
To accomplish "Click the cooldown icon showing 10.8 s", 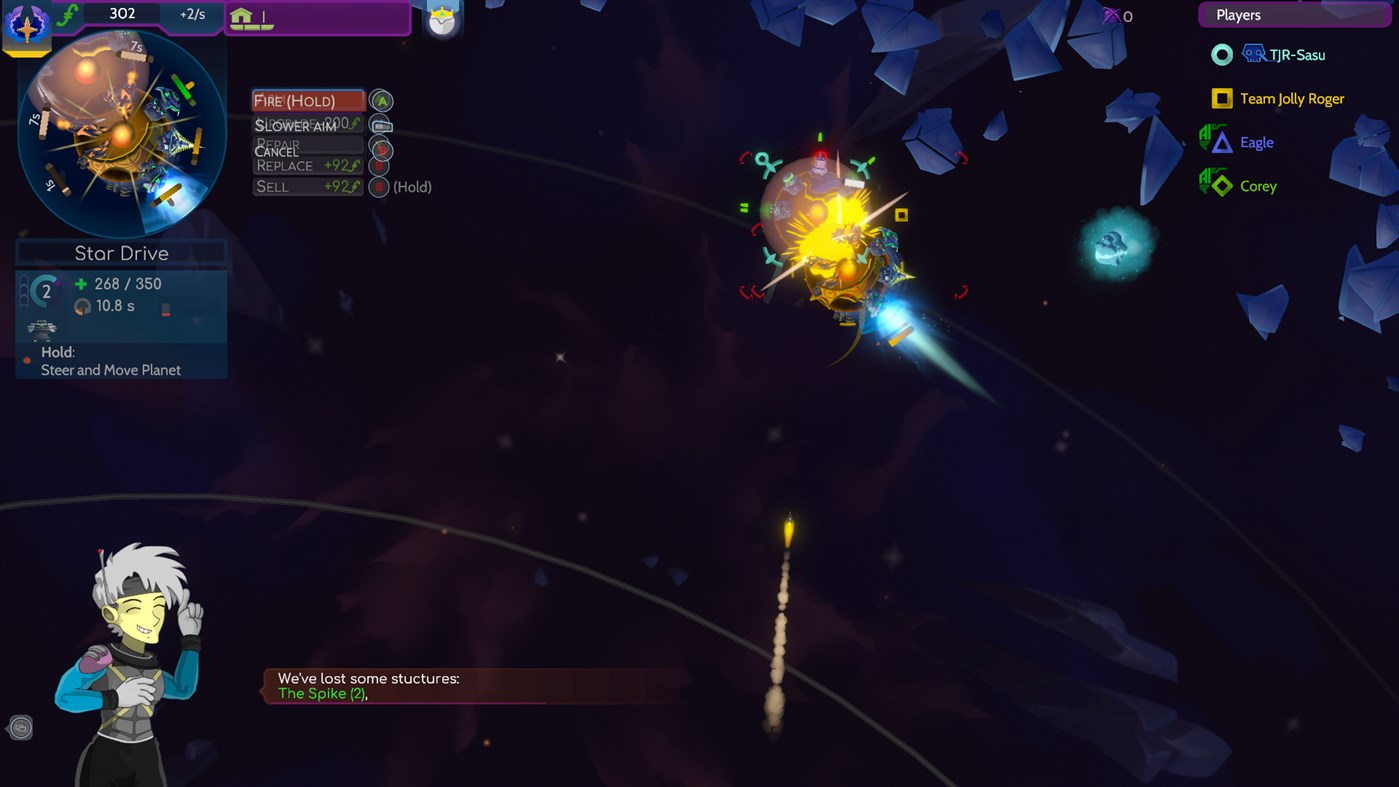I will [83, 307].
